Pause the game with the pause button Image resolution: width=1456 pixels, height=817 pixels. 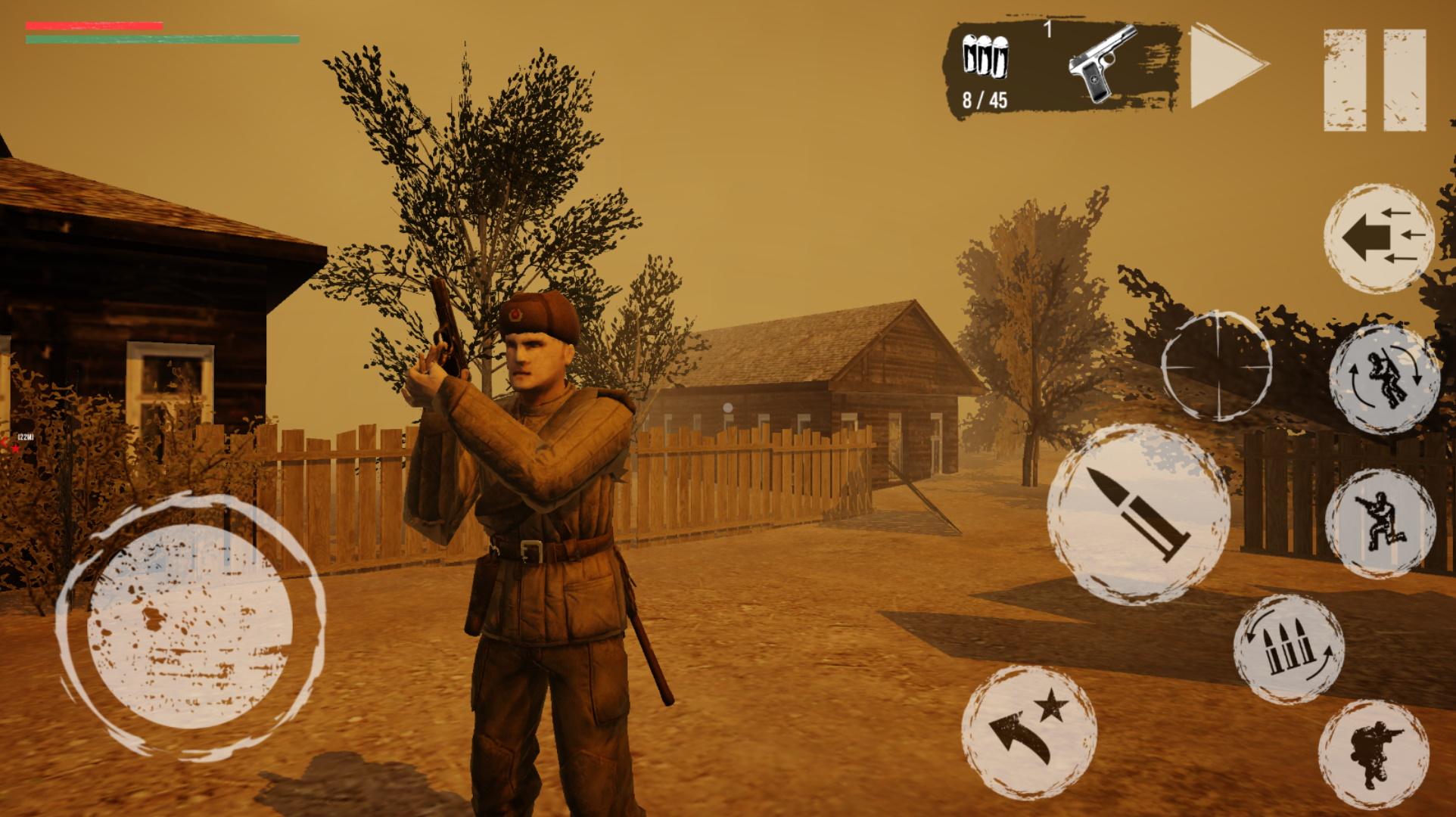point(1374,80)
